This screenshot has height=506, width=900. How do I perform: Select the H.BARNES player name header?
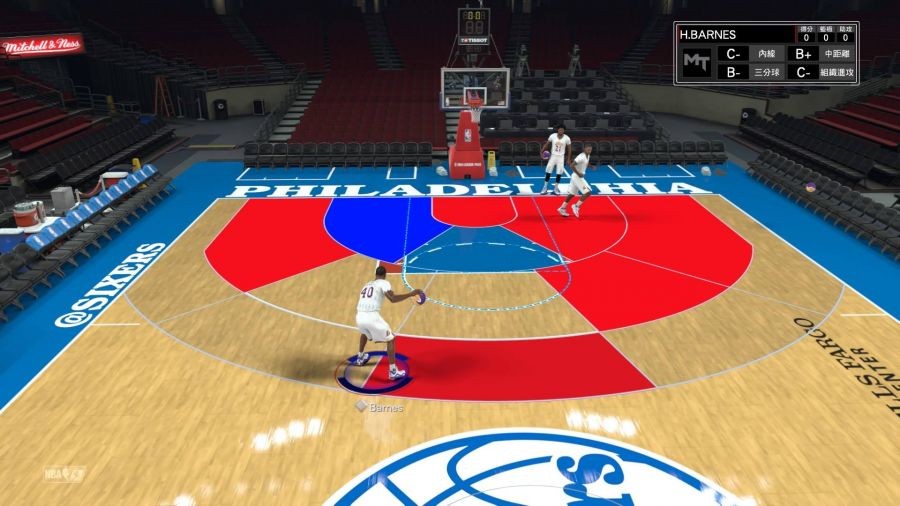coord(708,35)
